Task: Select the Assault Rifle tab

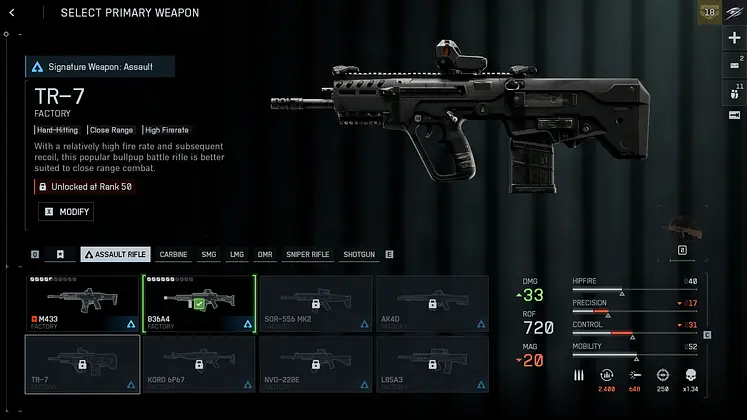Action: (115, 255)
